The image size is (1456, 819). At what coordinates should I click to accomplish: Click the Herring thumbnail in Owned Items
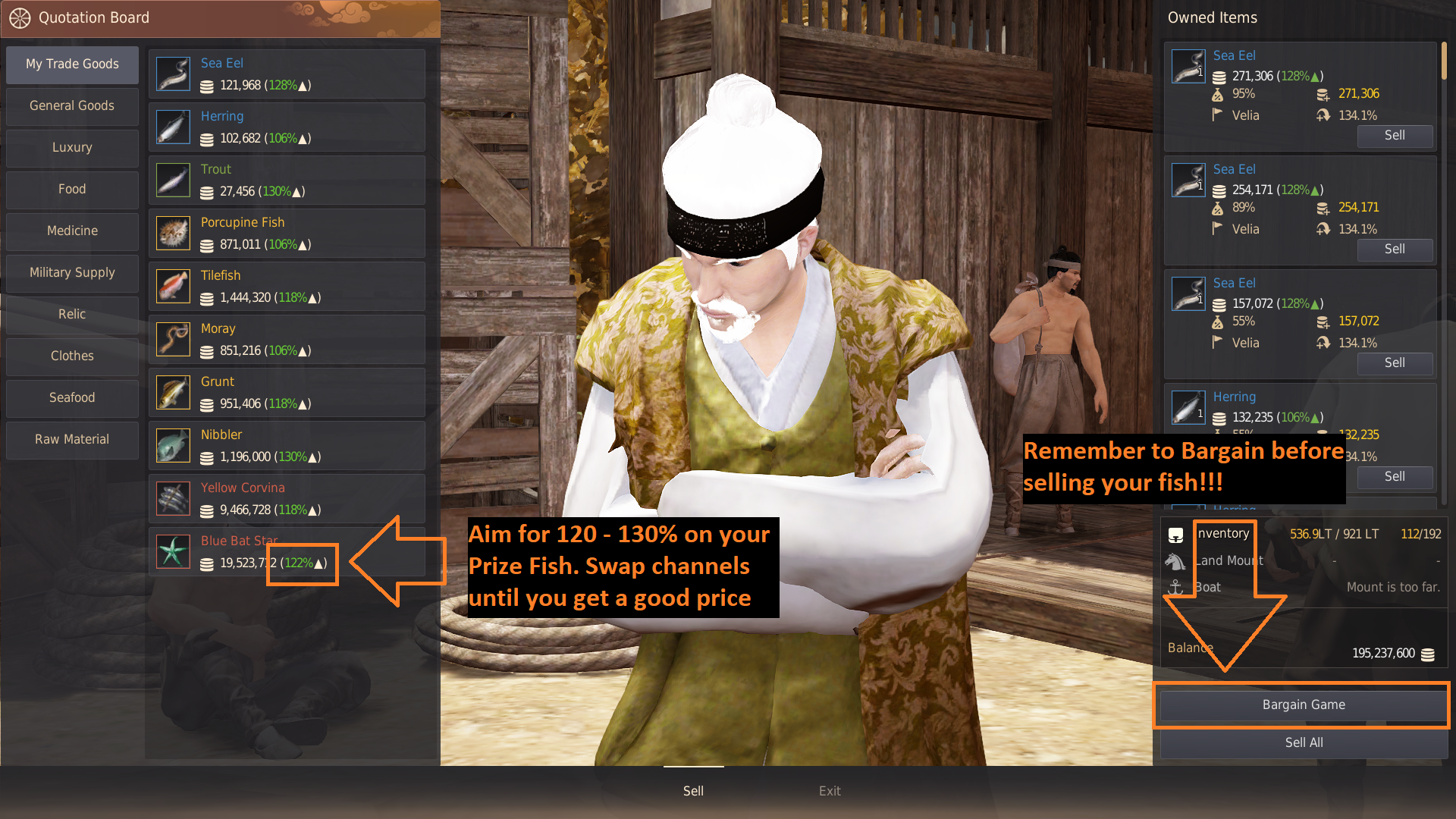coord(1188,407)
